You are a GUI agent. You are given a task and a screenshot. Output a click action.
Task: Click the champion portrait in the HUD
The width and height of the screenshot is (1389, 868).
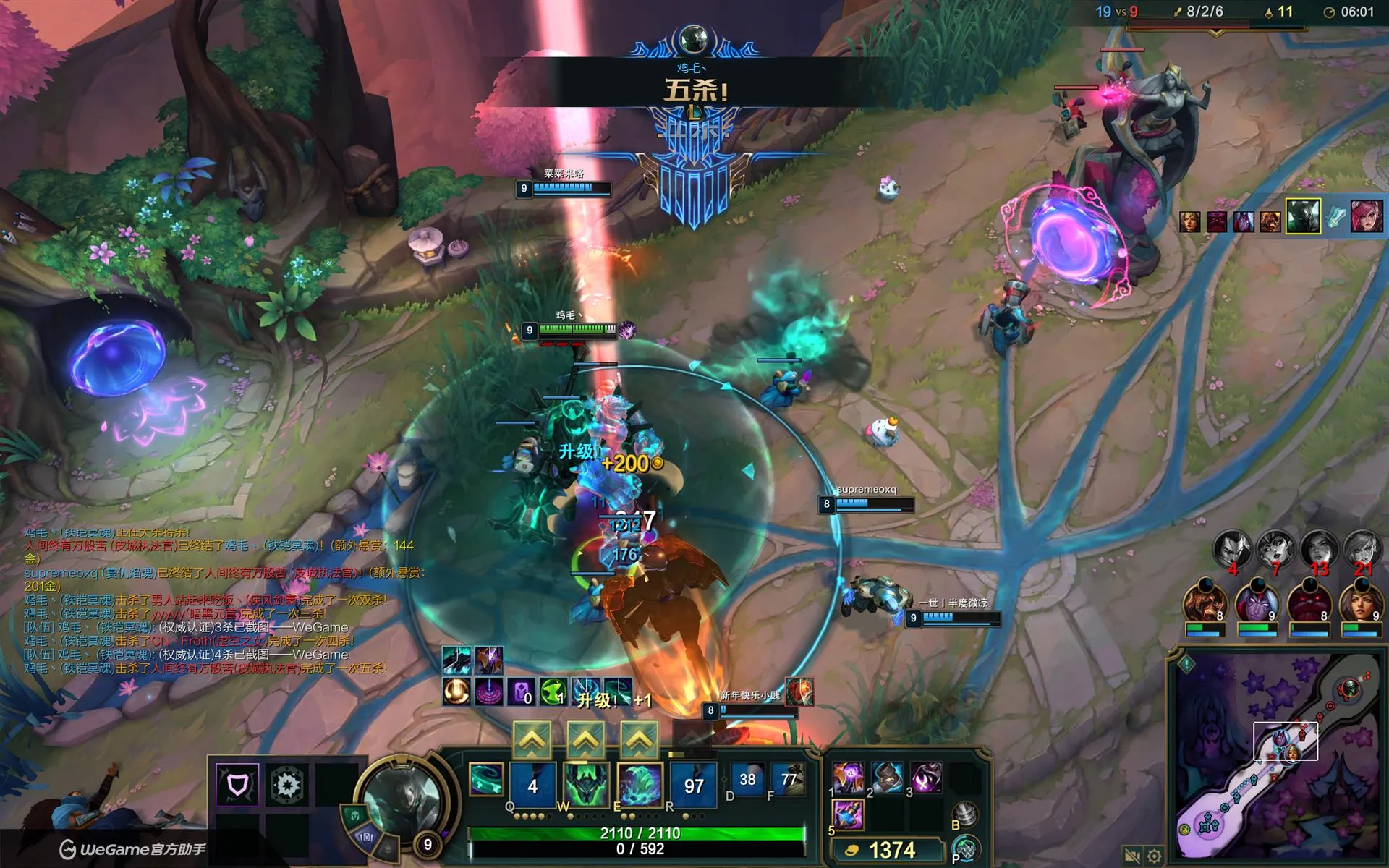point(400,801)
